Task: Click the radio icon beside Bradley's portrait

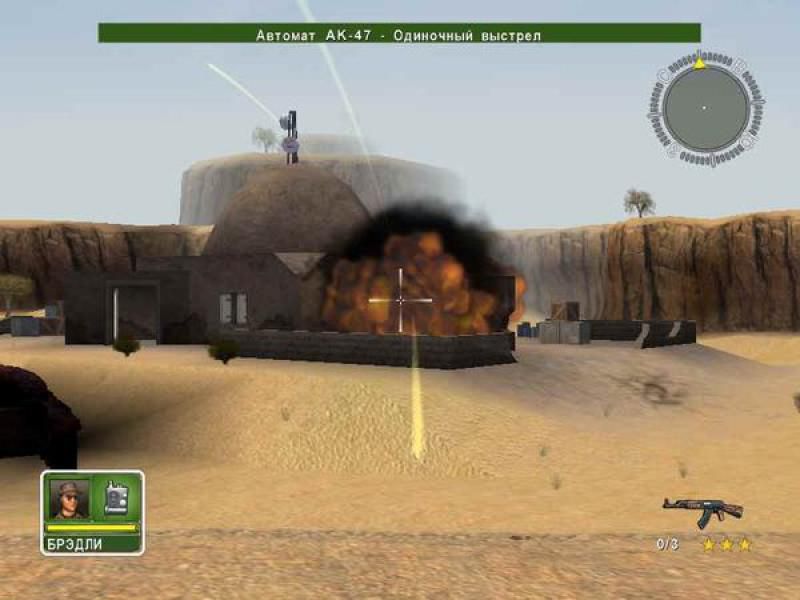Action: pos(116,498)
